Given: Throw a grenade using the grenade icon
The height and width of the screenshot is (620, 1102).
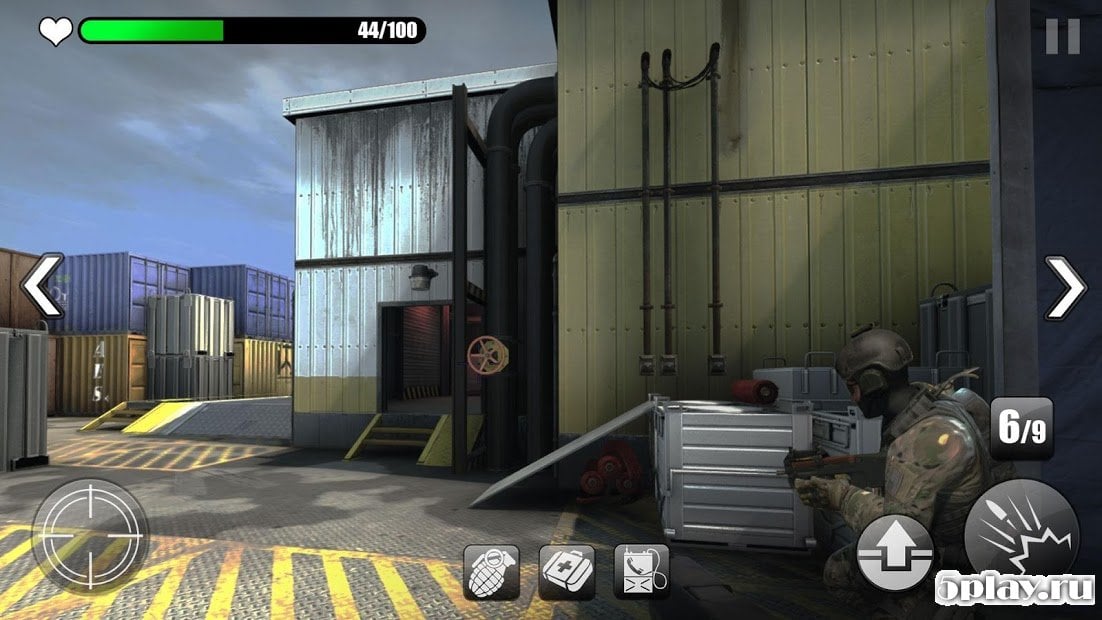Looking at the screenshot, I should (491, 571).
